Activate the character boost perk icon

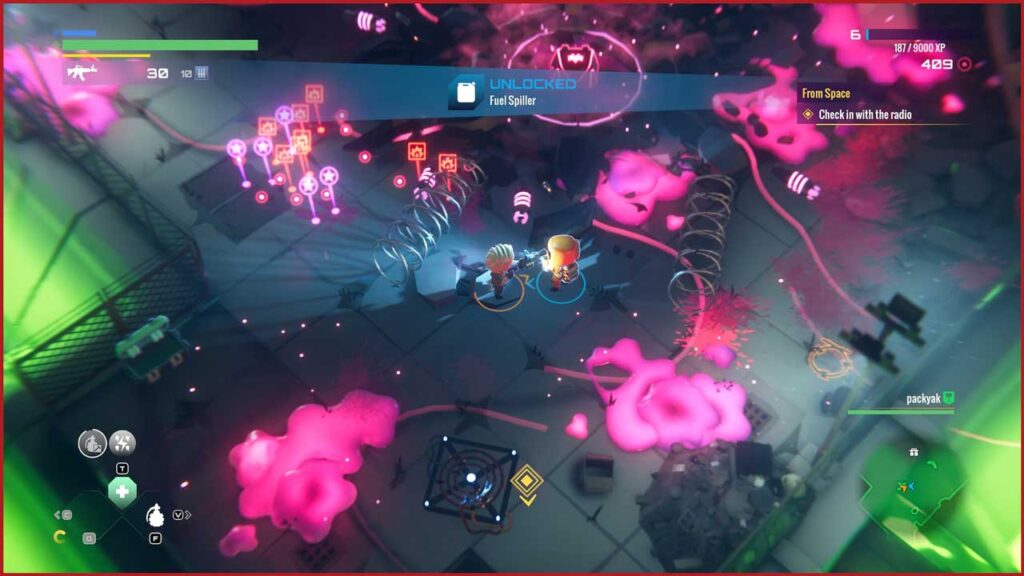(x=92, y=443)
